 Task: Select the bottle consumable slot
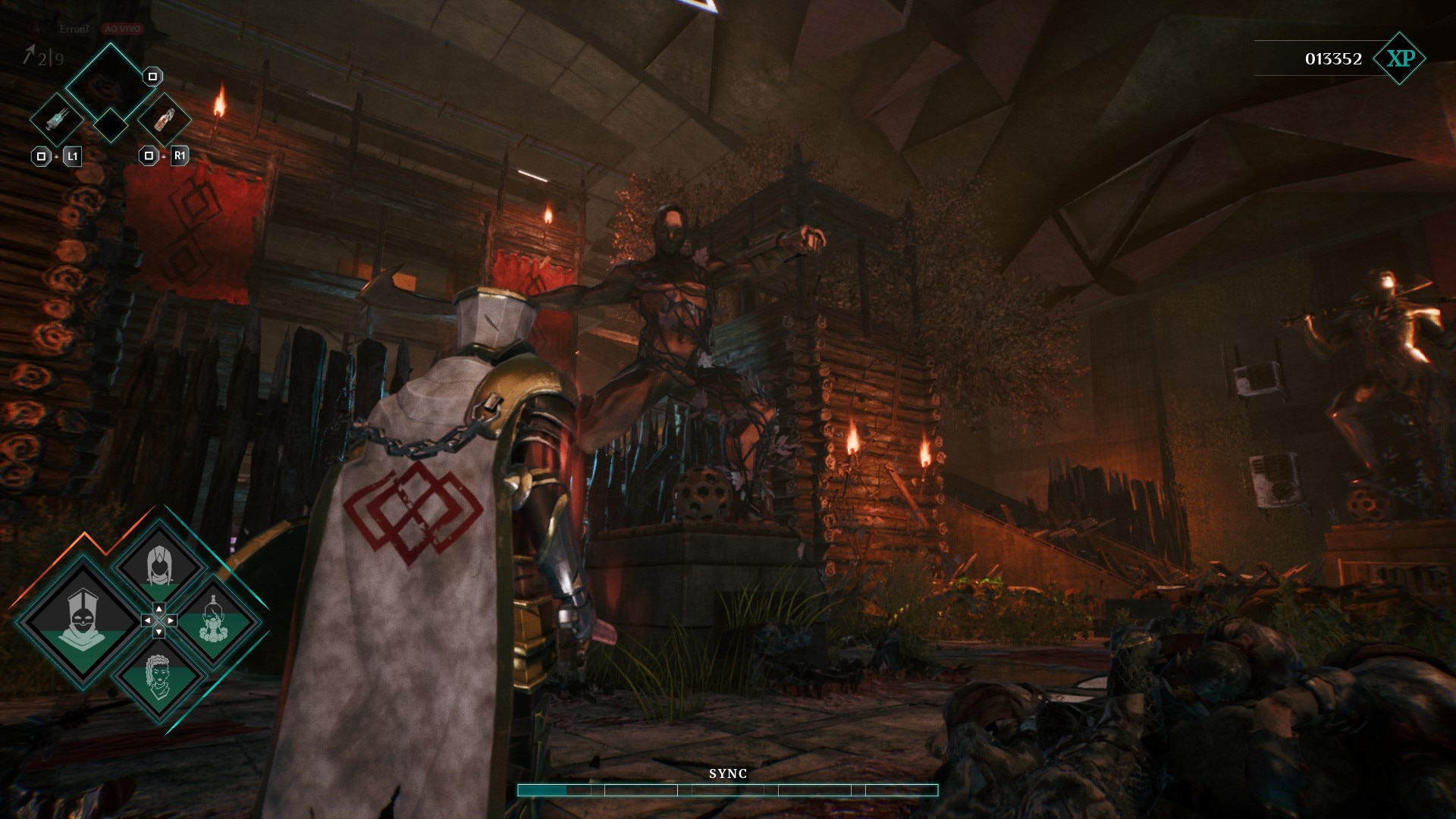click(164, 121)
